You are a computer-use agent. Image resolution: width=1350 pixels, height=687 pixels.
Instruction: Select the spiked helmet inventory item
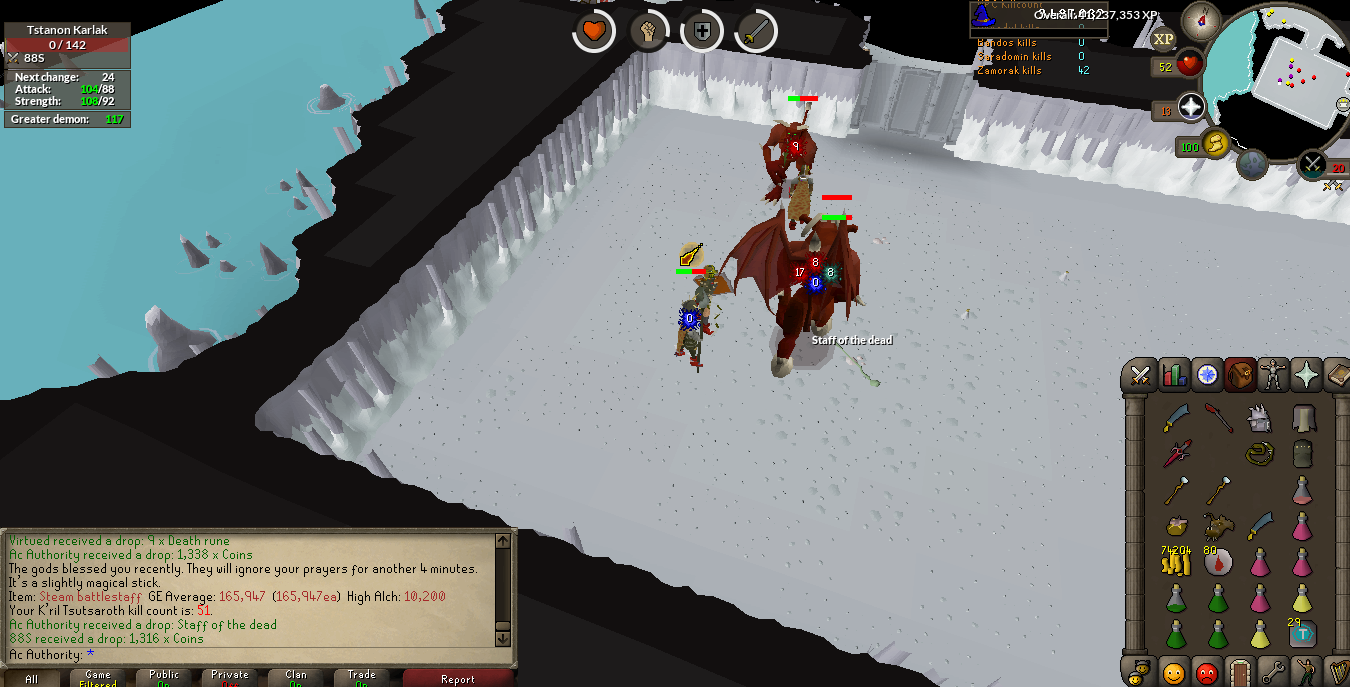tap(1260, 419)
